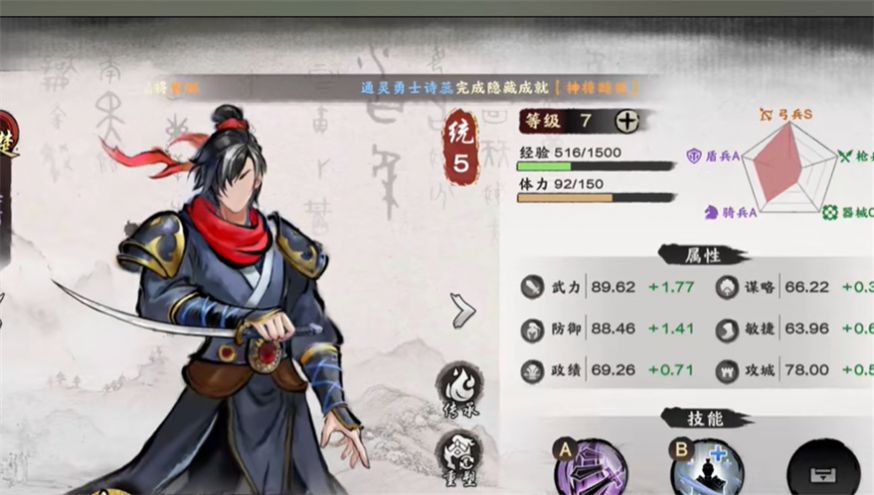Select the purple A-rank skill icon

point(590,468)
